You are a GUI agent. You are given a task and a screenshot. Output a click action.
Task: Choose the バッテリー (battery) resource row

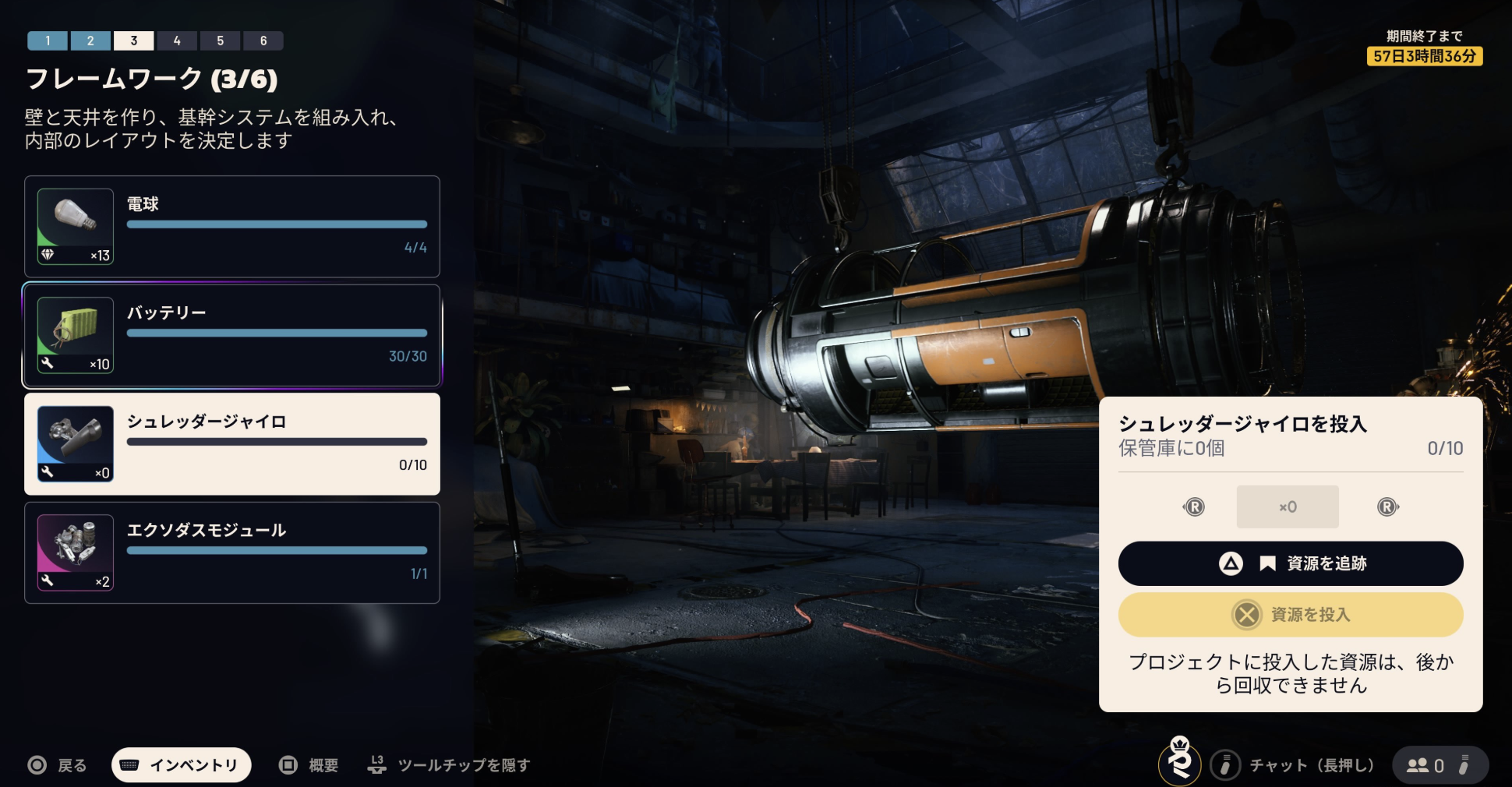click(x=232, y=336)
